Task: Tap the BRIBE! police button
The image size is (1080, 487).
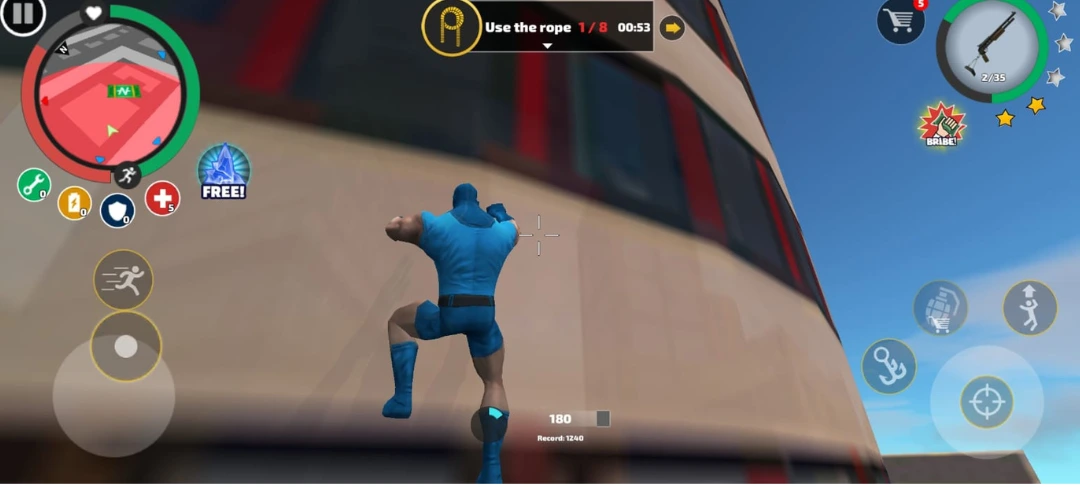Action: (x=941, y=126)
